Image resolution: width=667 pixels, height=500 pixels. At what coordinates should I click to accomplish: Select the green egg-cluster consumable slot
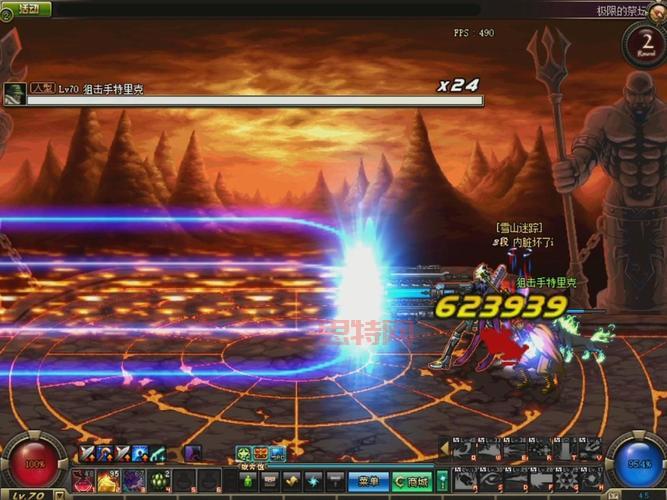(x=158, y=481)
